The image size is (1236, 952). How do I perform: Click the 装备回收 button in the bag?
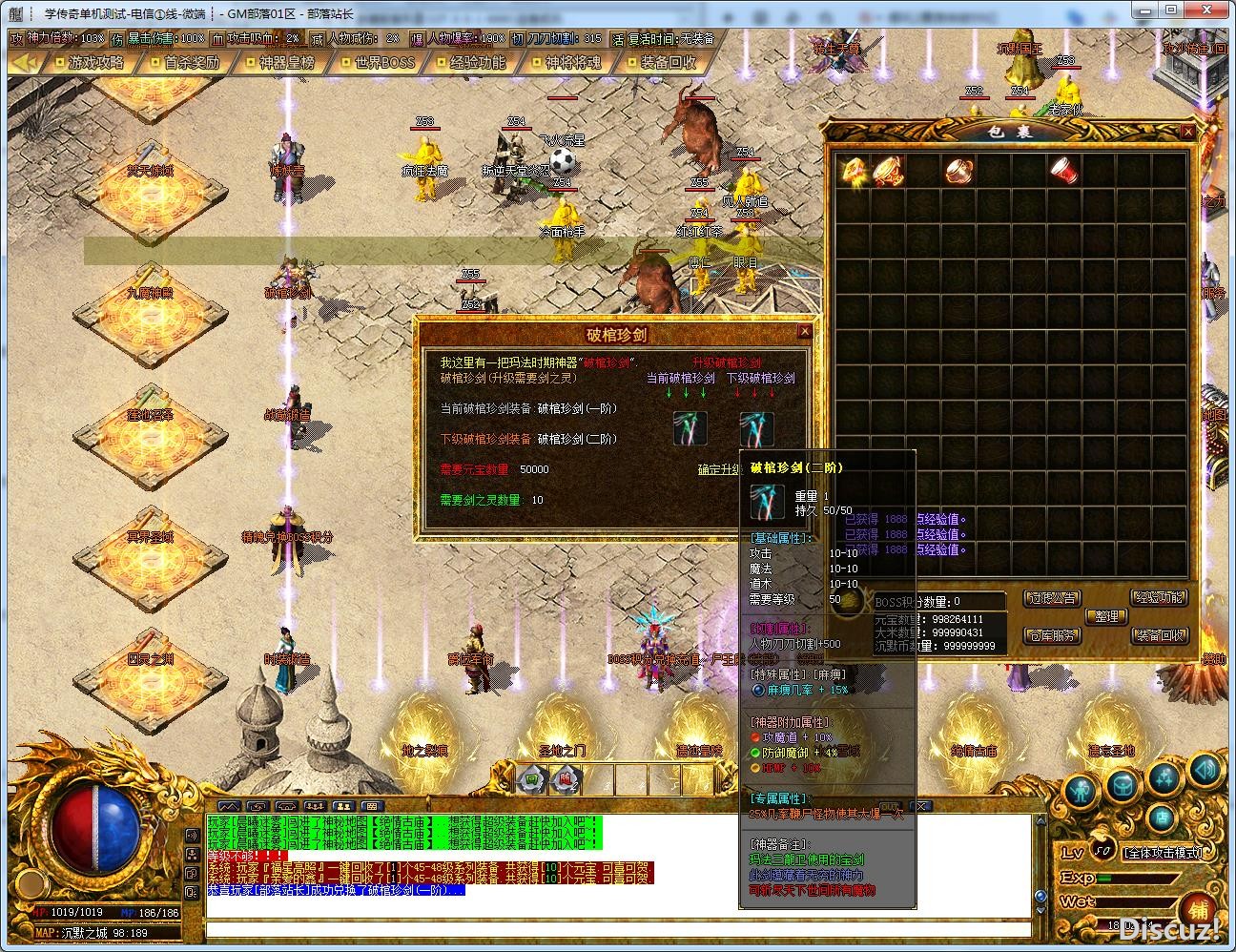pos(1160,635)
